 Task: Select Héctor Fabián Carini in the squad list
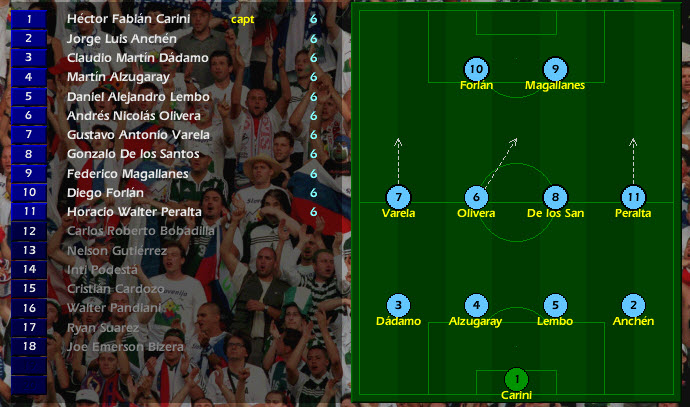click(x=128, y=19)
